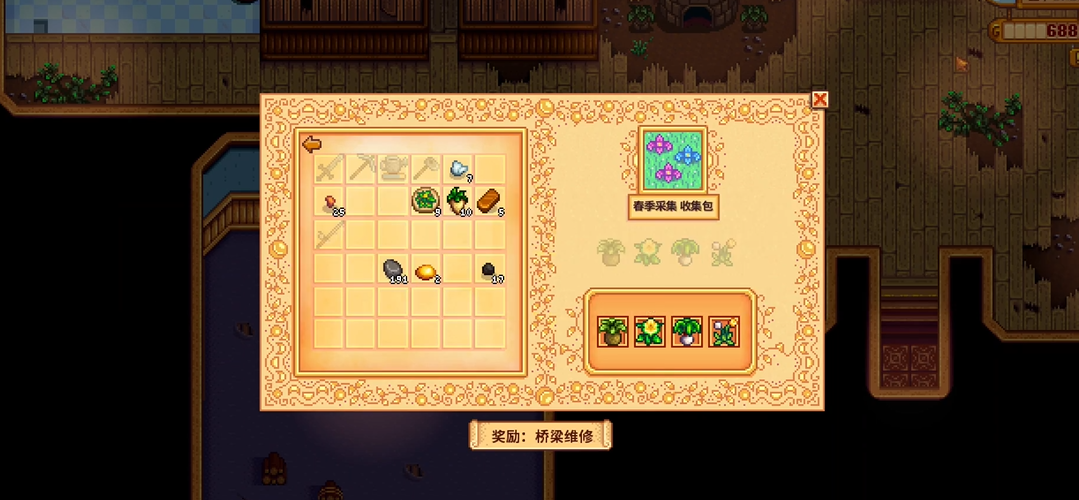1079x500 pixels.
Task: Choose the copper bar stack of 5
Action: pos(490,201)
